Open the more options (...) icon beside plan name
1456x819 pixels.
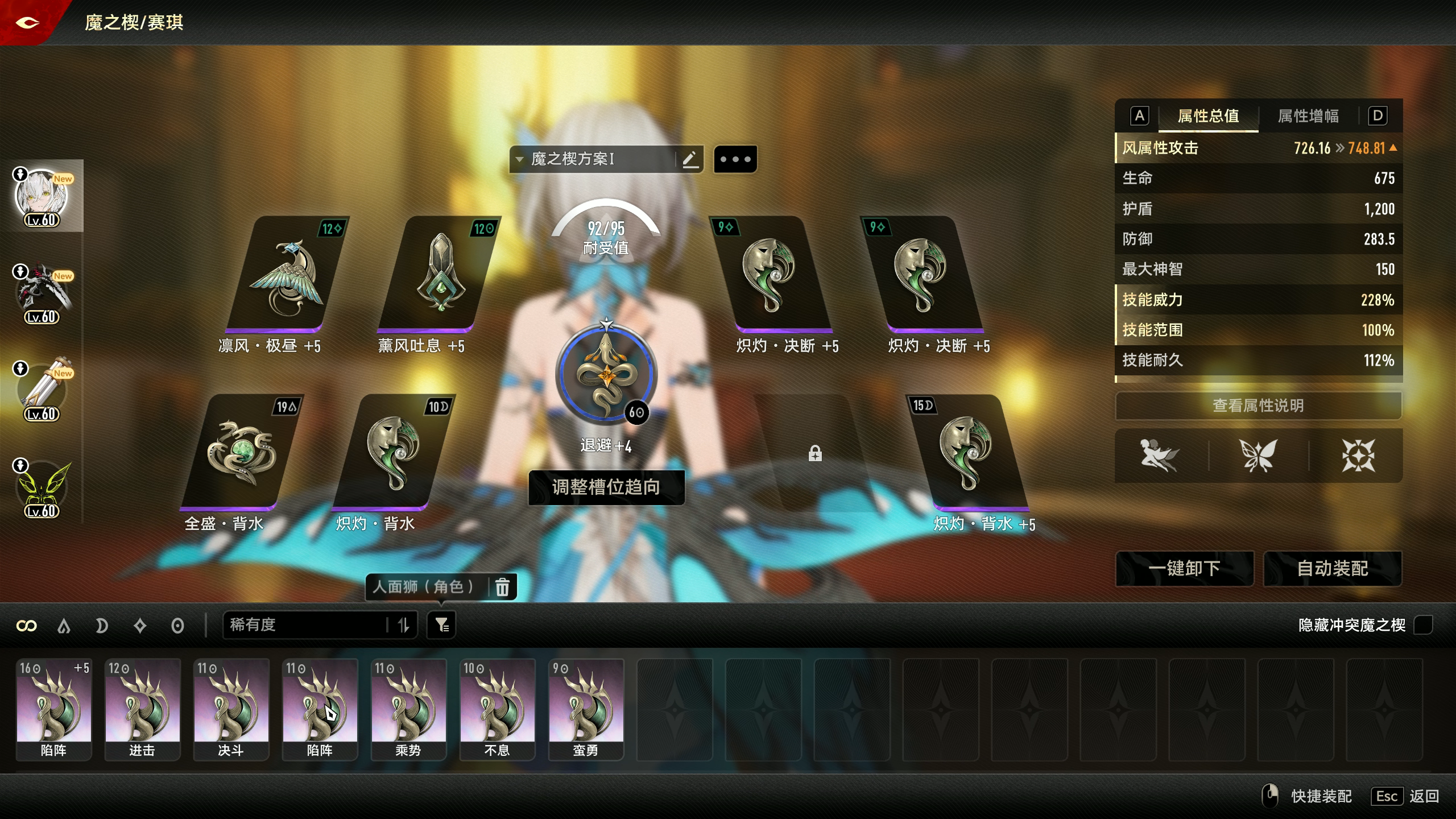[x=735, y=159]
